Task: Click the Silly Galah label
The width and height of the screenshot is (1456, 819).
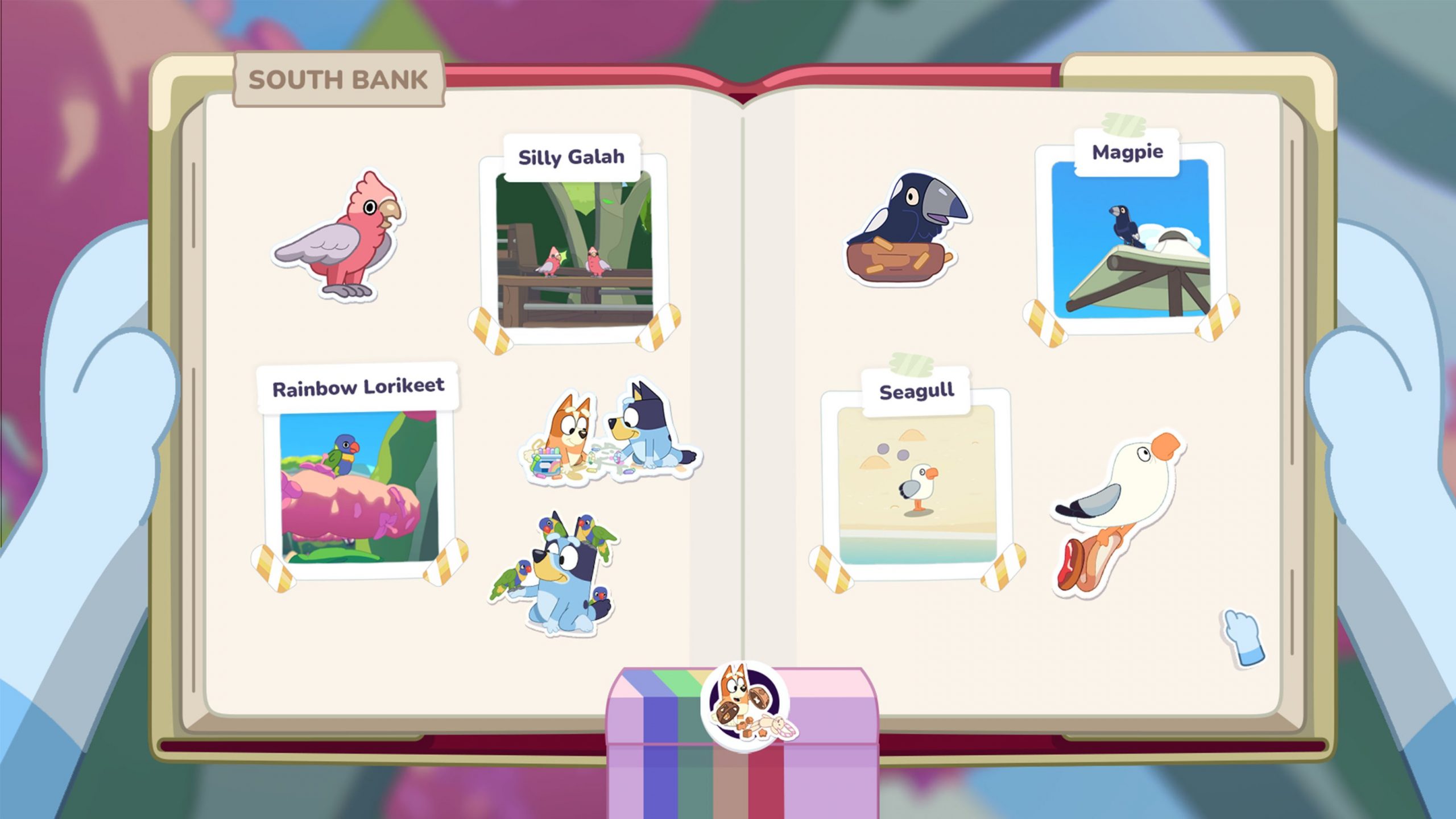Action: (x=572, y=158)
